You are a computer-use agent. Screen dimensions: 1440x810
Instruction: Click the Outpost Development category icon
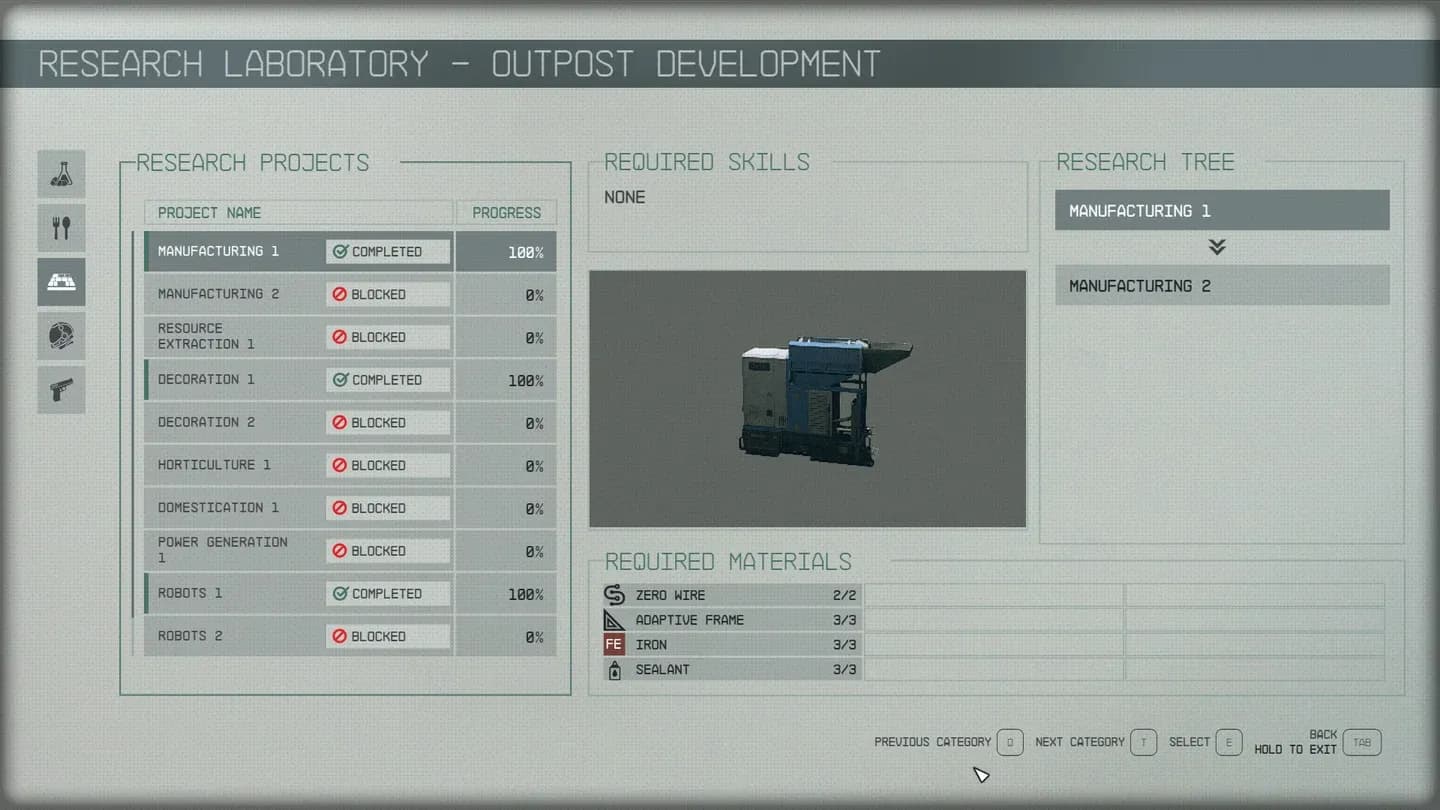coord(61,282)
